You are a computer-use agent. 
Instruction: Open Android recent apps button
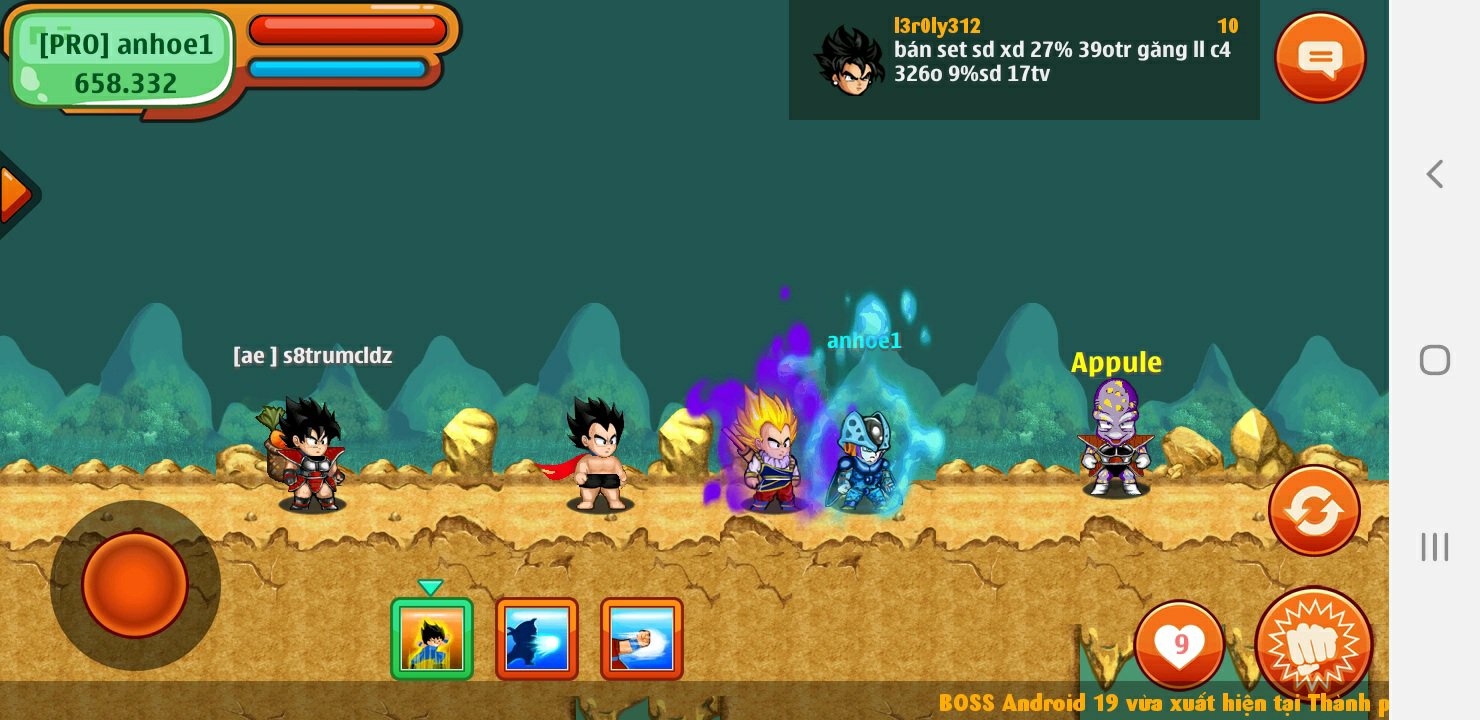click(x=1434, y=546)
